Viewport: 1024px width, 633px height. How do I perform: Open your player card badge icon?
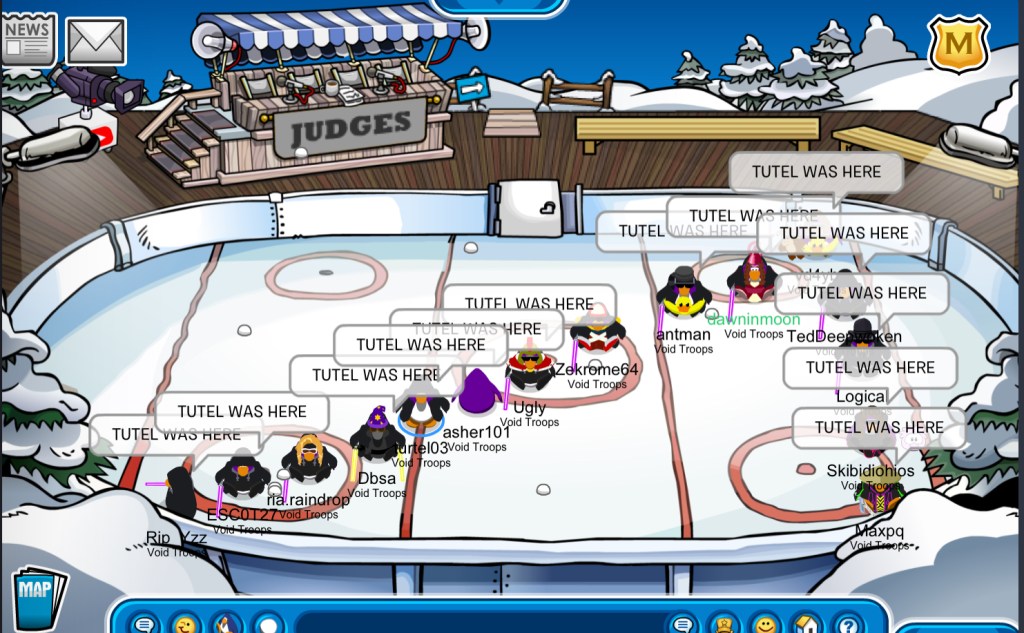tap(724, 625)
